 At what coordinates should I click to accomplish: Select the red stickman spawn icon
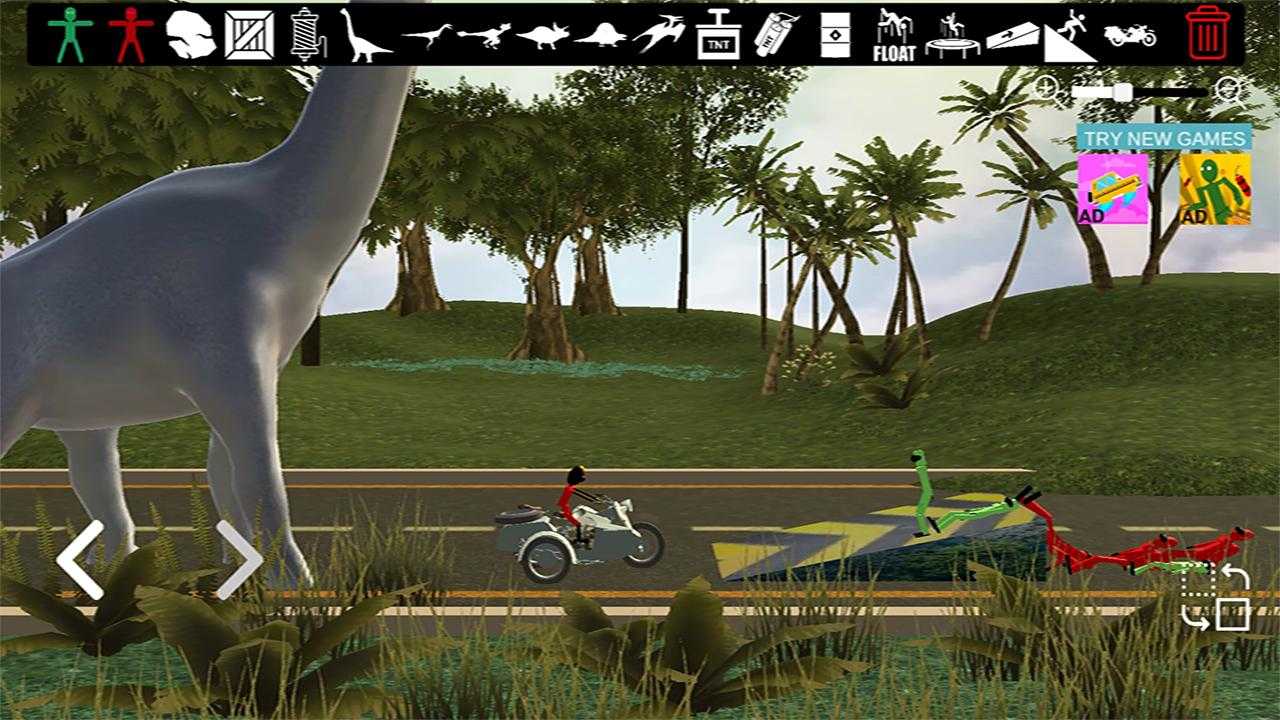point(130,34)
